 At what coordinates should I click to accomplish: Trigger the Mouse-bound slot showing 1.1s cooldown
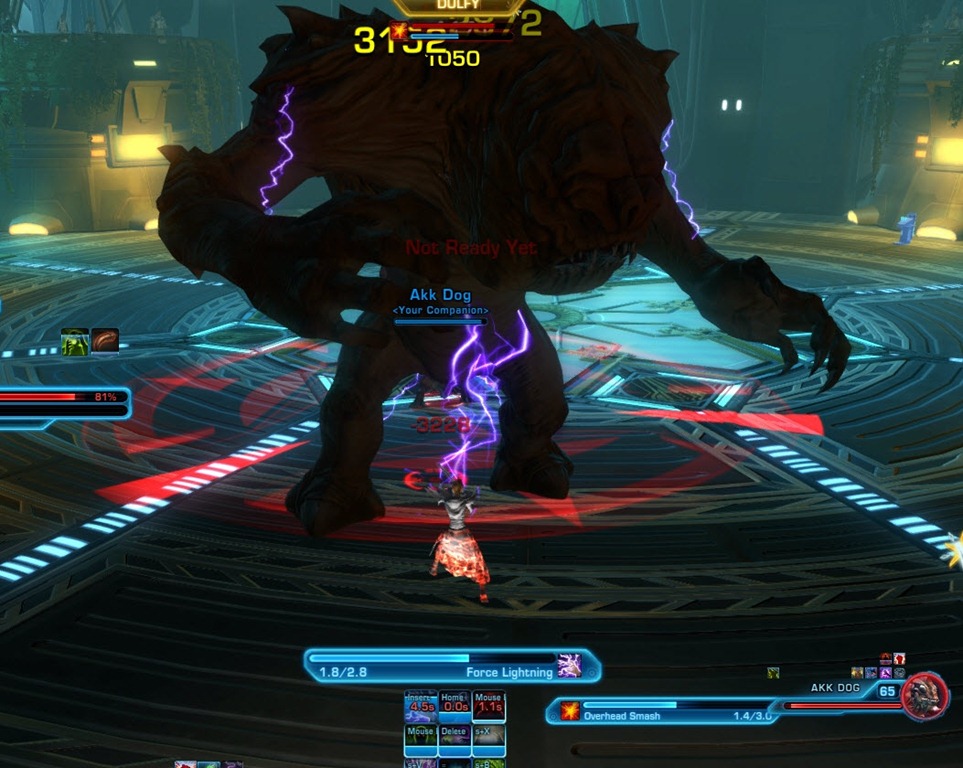pyautogui.click(x=488, y=707)
